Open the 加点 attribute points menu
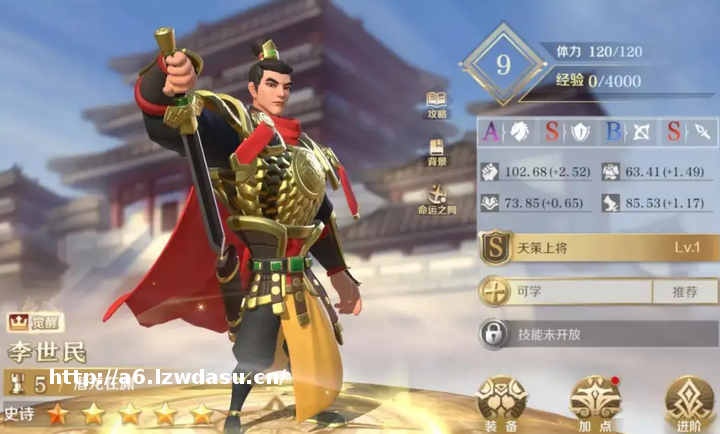Screen dimensions: 720x434 (595, 402)
